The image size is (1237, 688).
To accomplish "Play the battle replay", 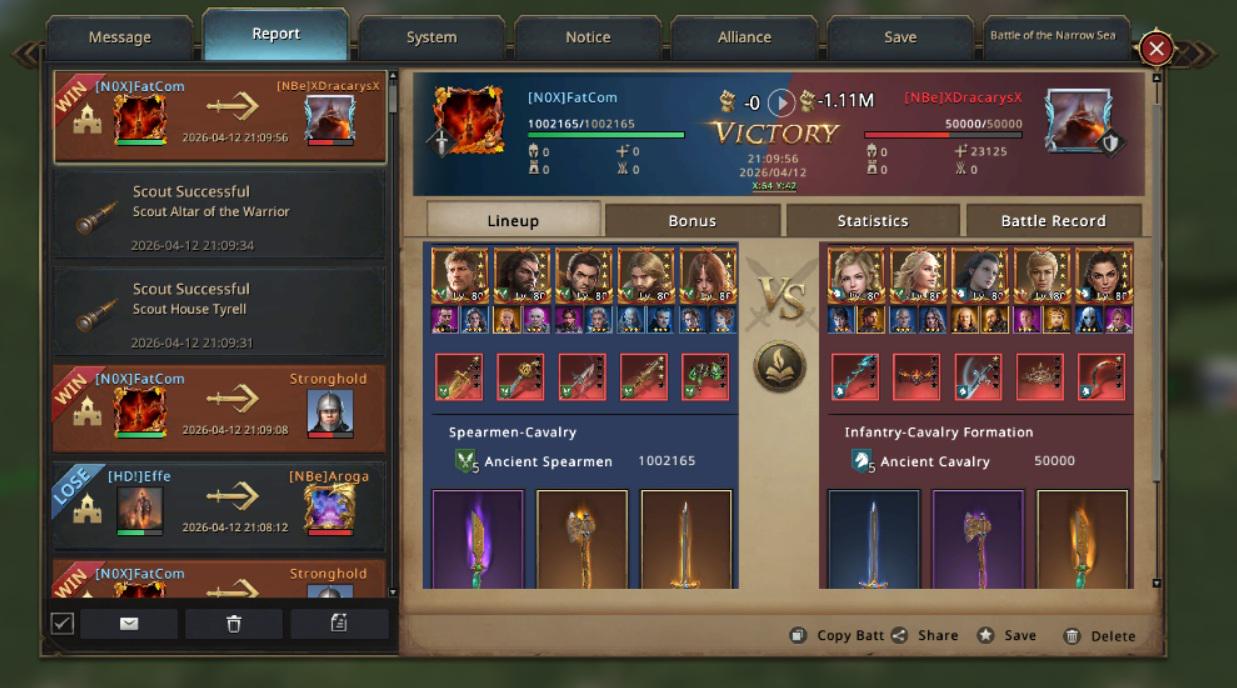I will click(781, 102).
